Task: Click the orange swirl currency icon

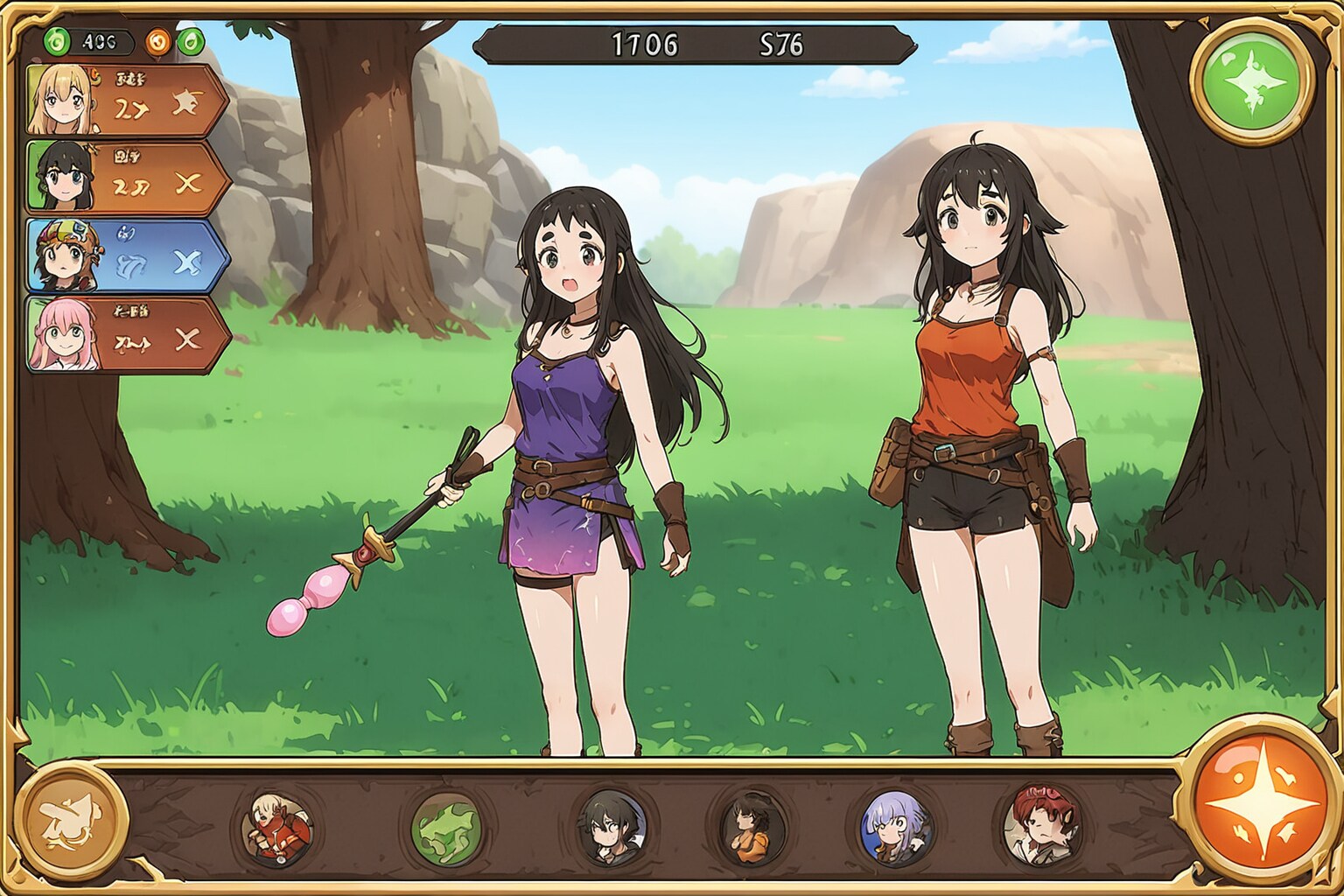Action: pyautogui.click(x=158, y=41)
